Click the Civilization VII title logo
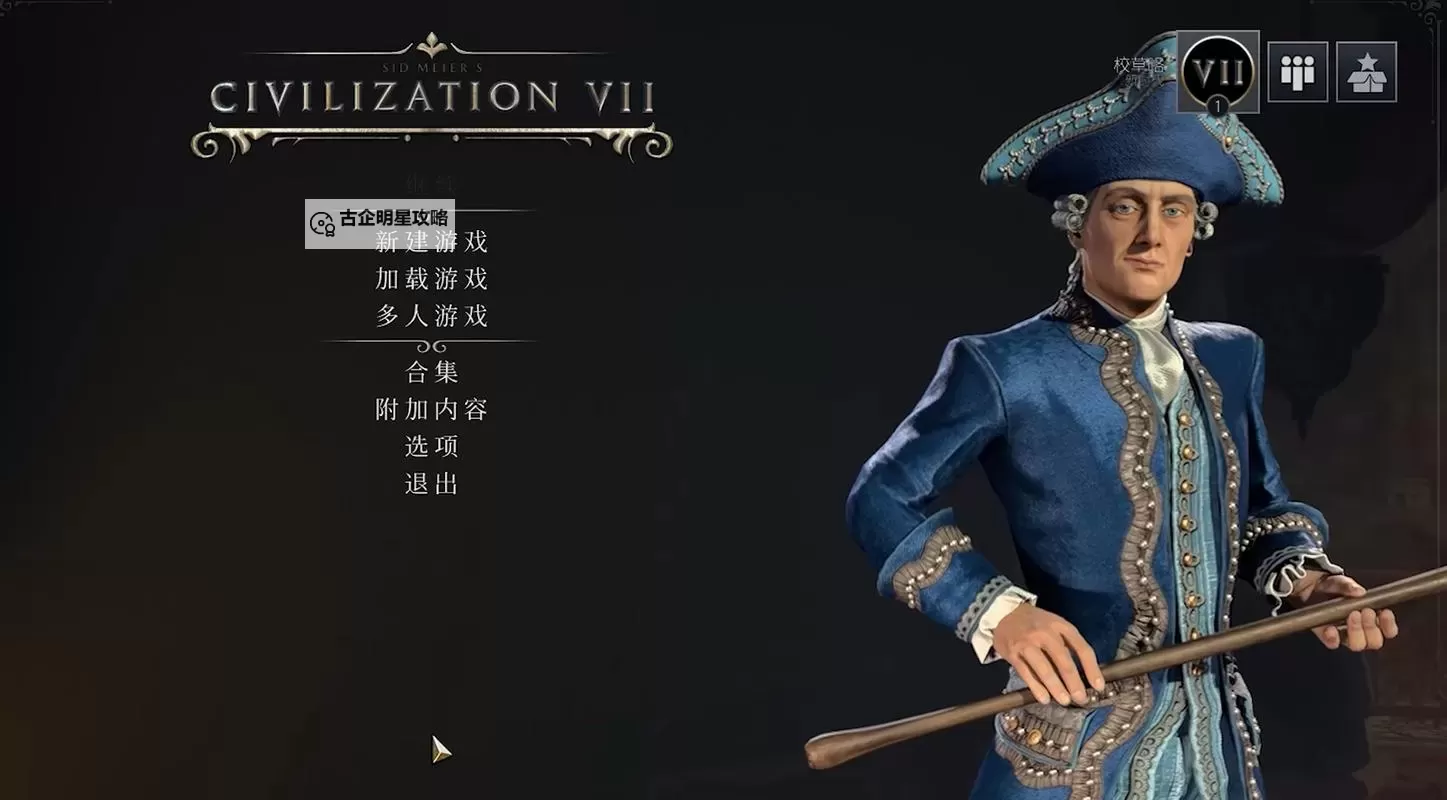The height and width of the screenshot is (800, 1447). (x=432, y=95)
